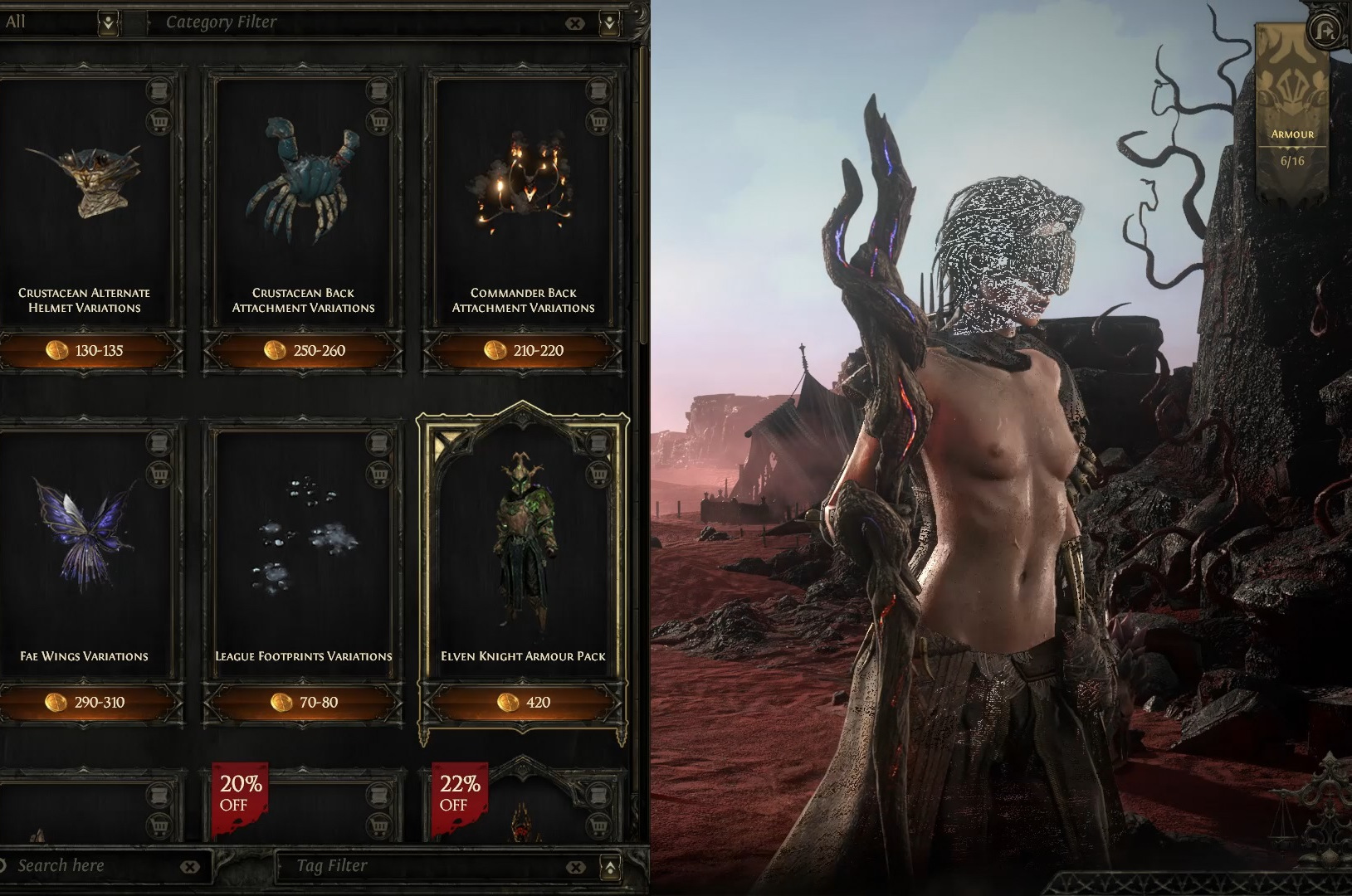Click the 70-80 League Footprints price

pyautogui.click(x=305, y=703)
